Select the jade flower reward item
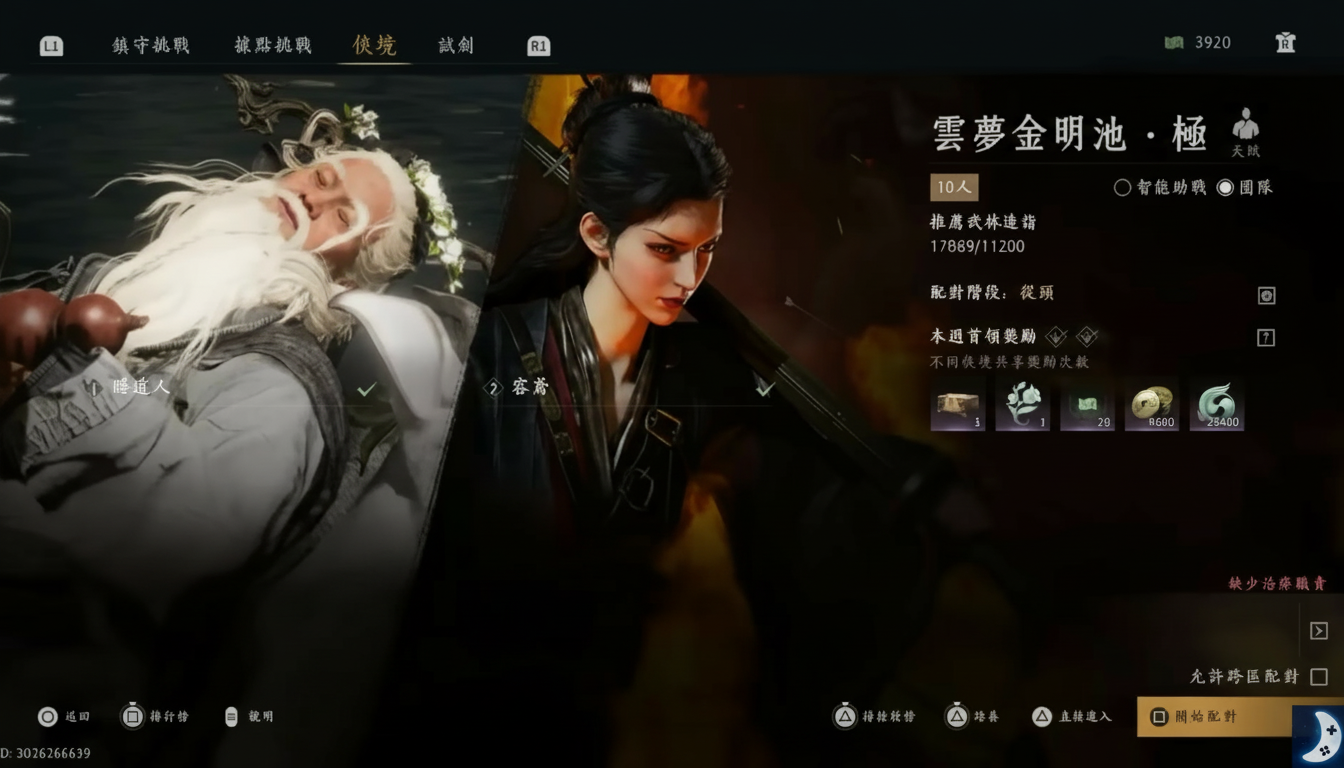Viewport: 1344px width, 768px height. pos(1022,403)
